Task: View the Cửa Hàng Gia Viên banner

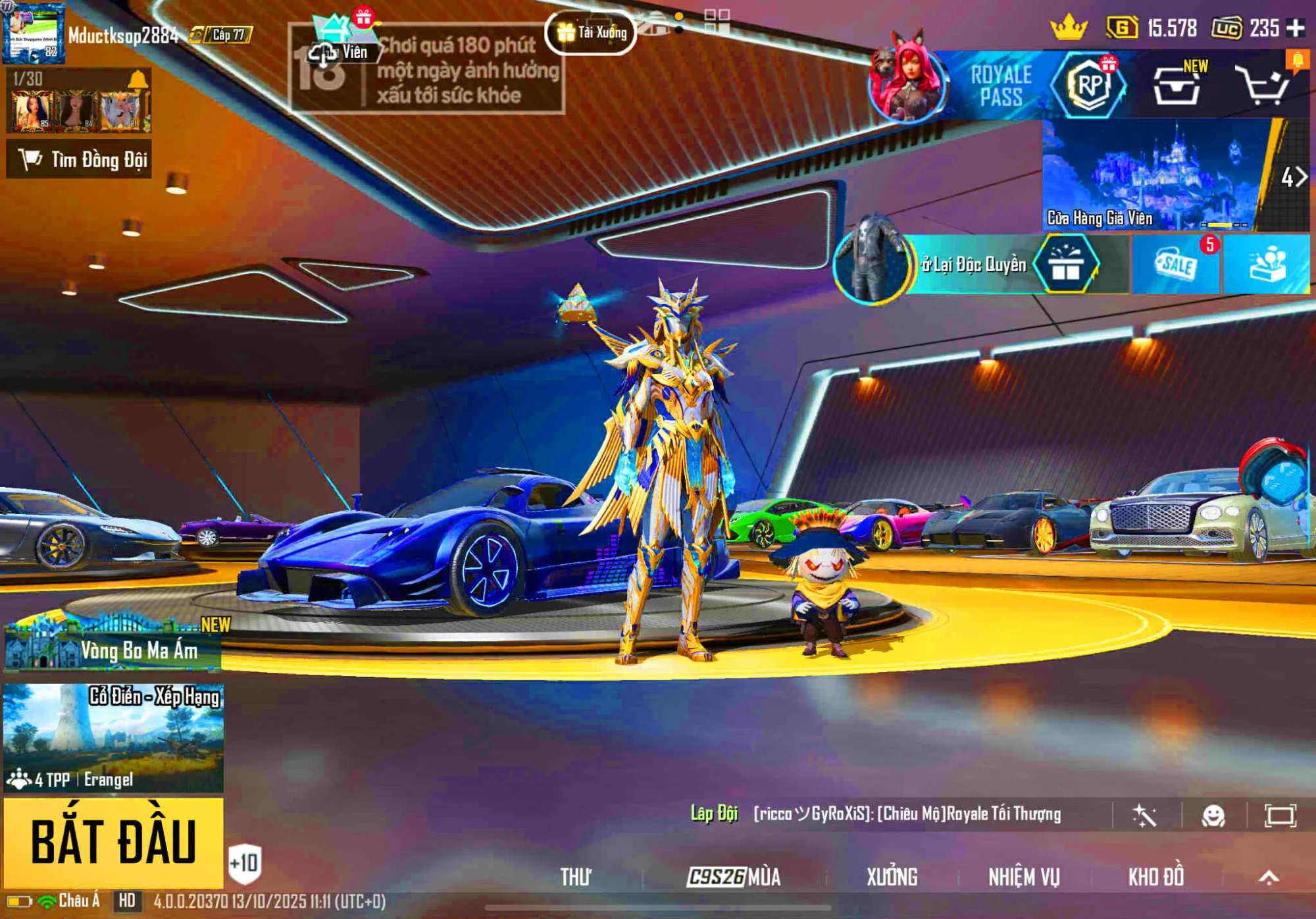Action: (x=1158, y=174)
